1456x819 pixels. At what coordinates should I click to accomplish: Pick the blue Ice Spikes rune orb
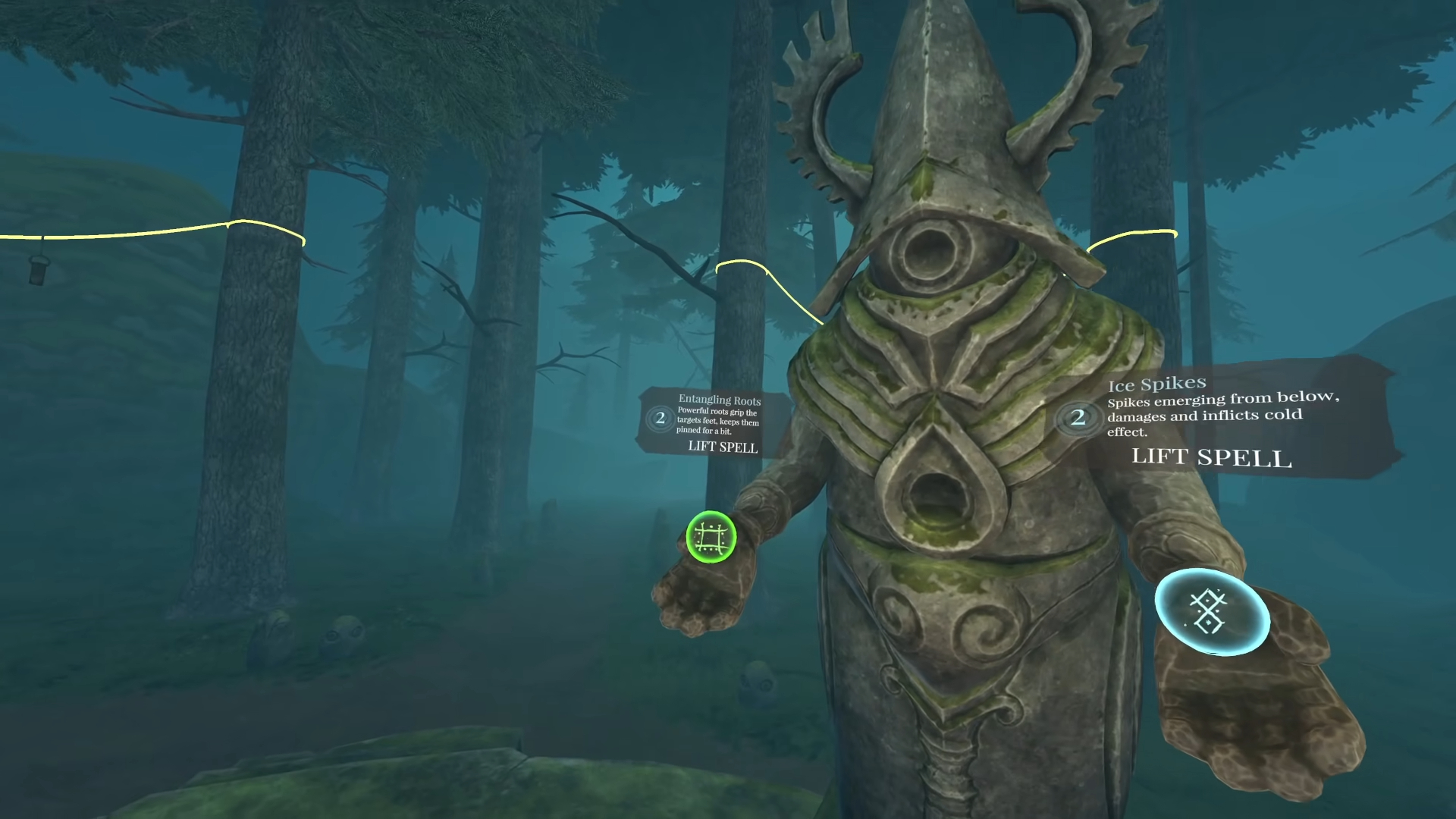point(1211,611)
